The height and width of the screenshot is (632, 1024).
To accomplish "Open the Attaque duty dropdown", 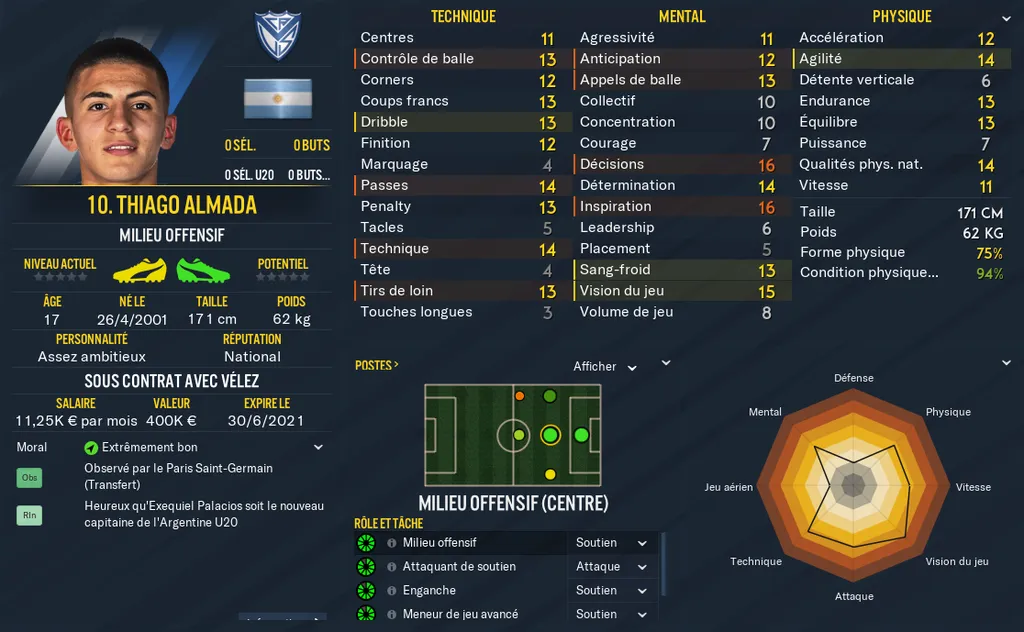I will click(x=612, y=567).
